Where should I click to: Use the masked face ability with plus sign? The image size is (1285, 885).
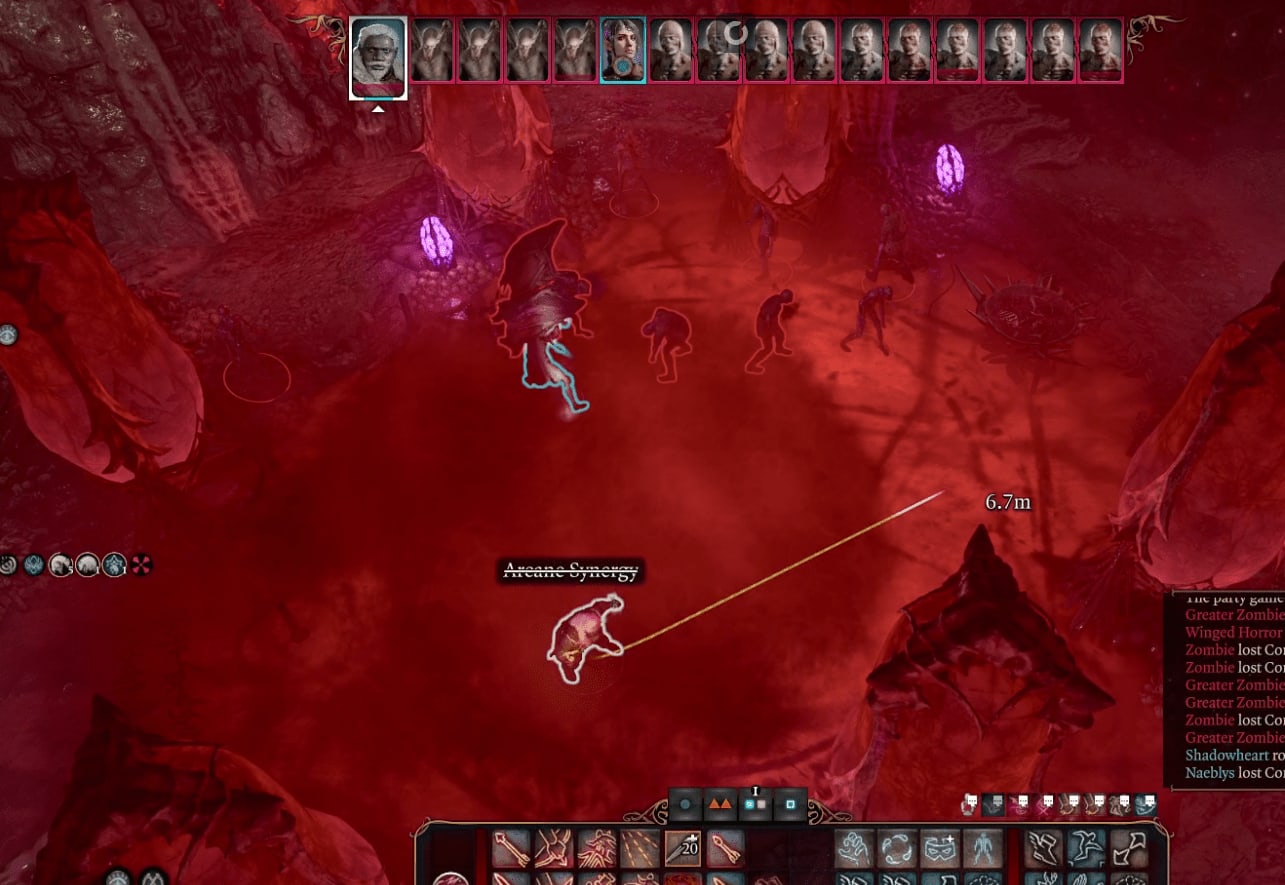coord(940,849)
